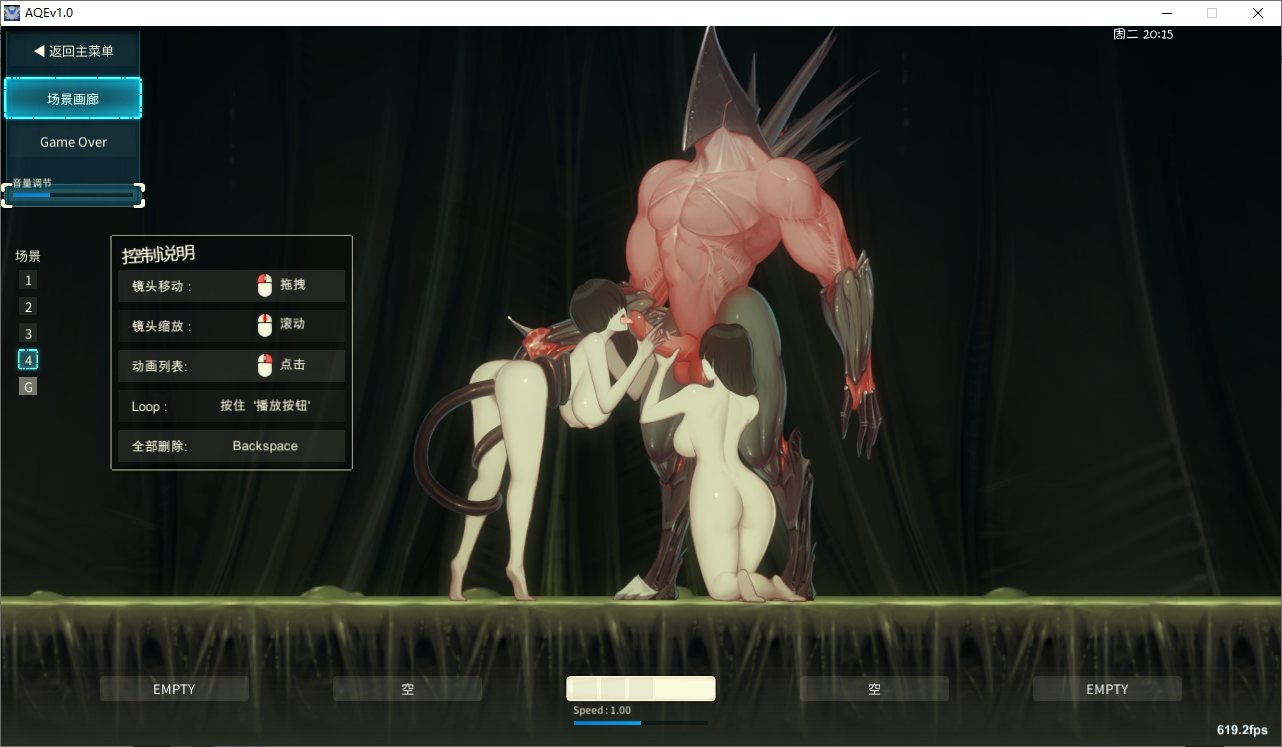Click the right 空 animation slot
Viewport: 1282px width, 747px height.
point(874,688)
